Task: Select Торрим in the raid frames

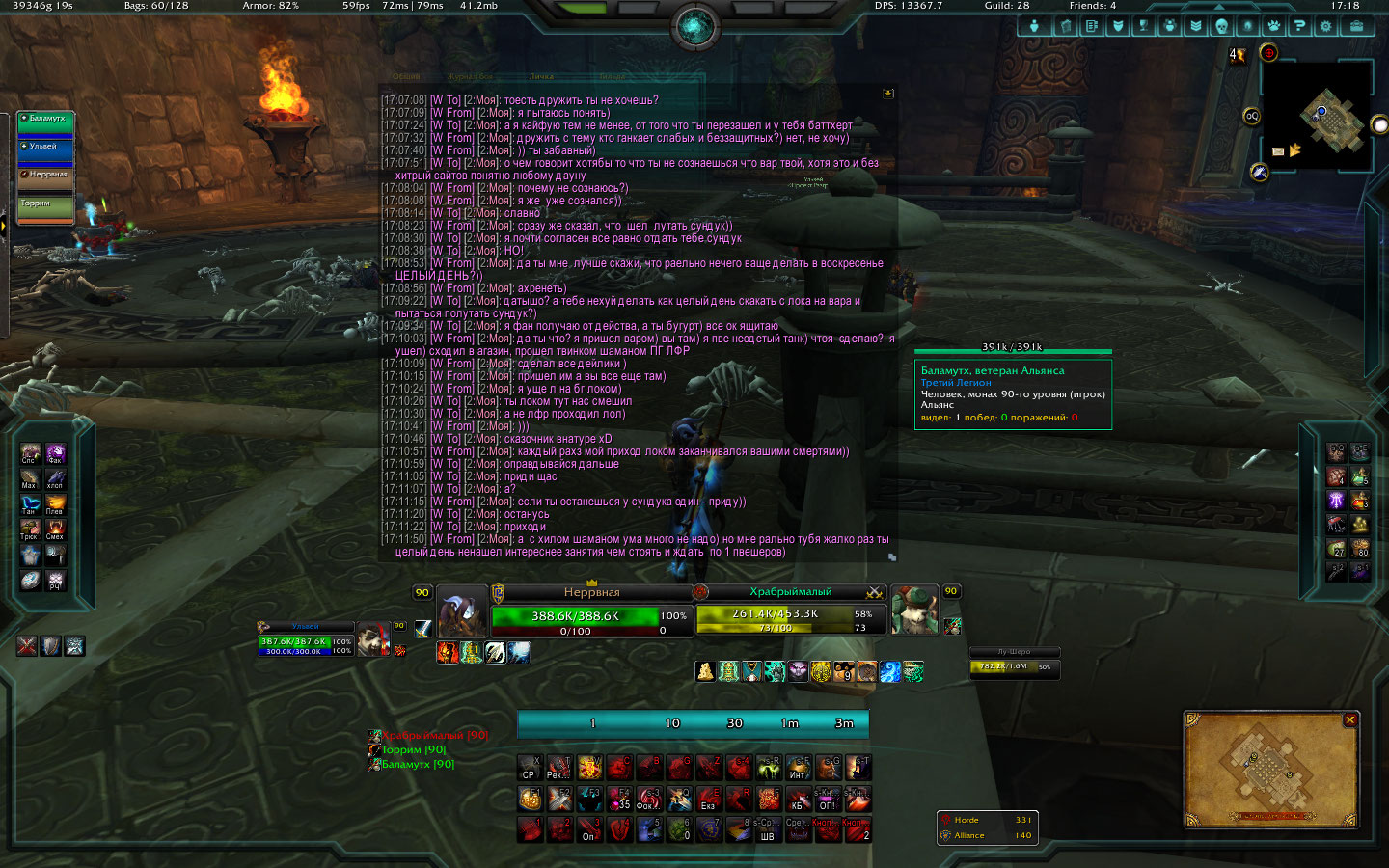Action: 45,207
